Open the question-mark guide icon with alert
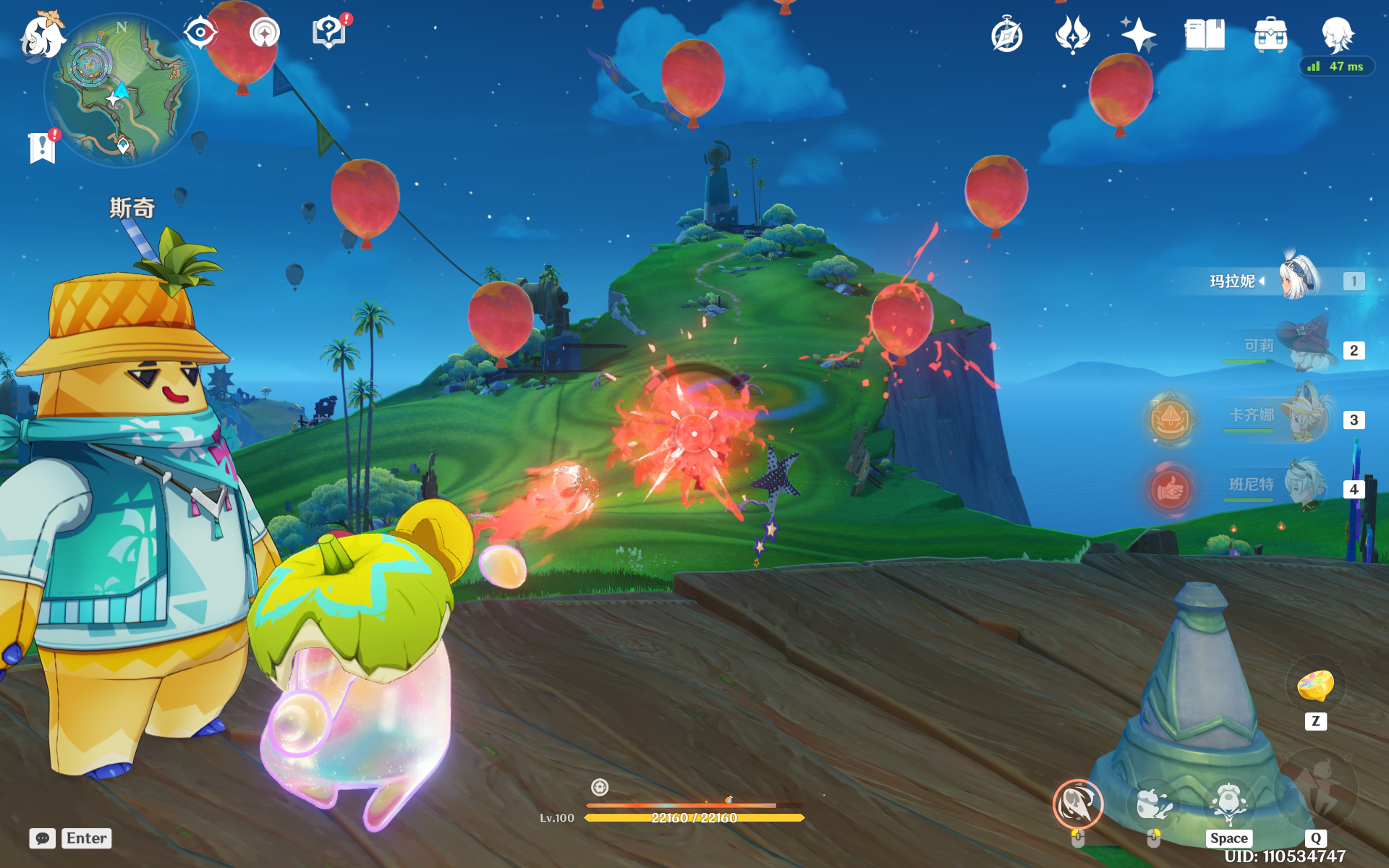Image resolution: width=1389 pixels, height=868 pixels. point(328,33)
